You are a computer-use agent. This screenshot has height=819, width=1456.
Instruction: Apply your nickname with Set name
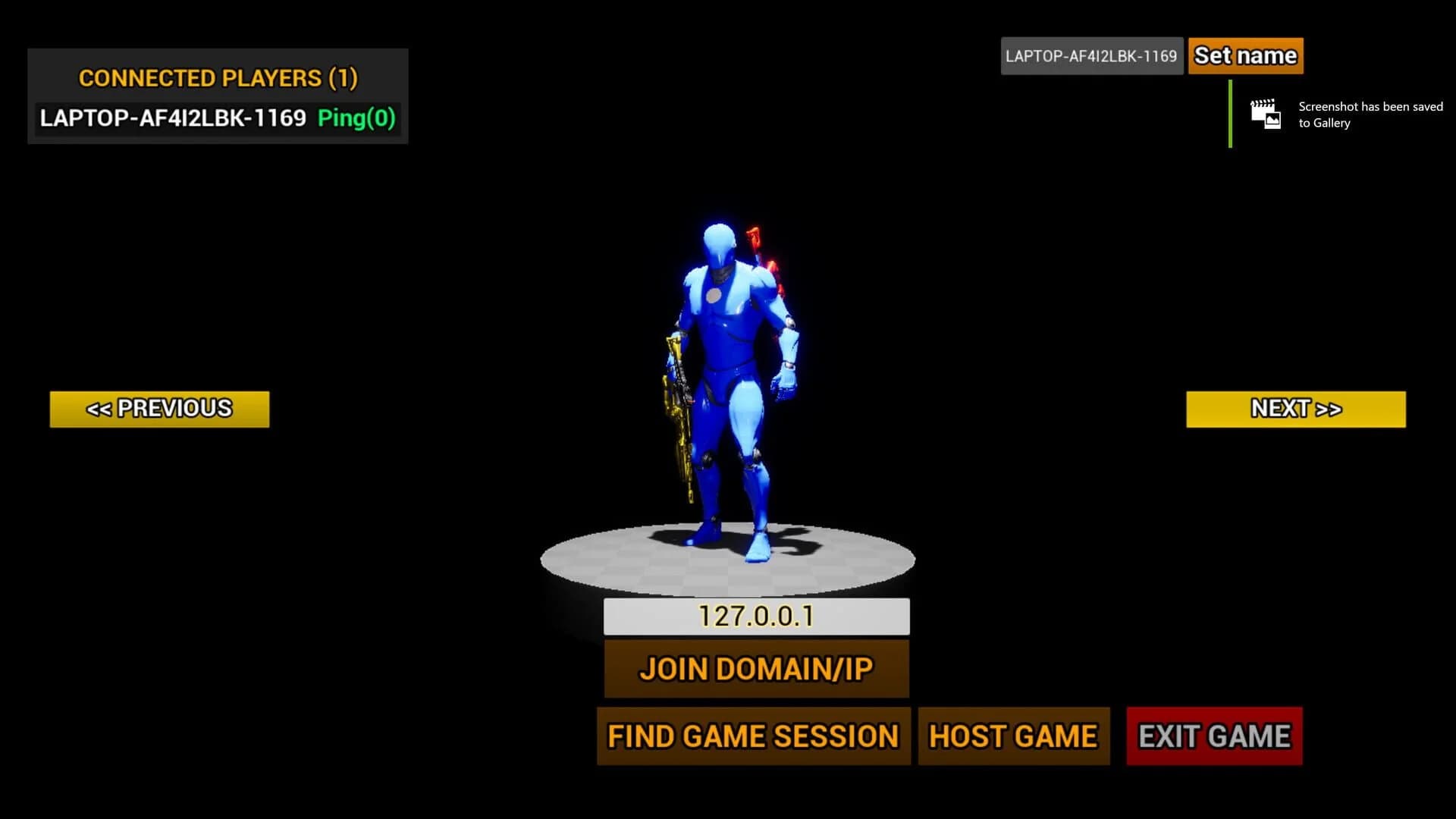pyautogui.click(x=1245, y=55)
